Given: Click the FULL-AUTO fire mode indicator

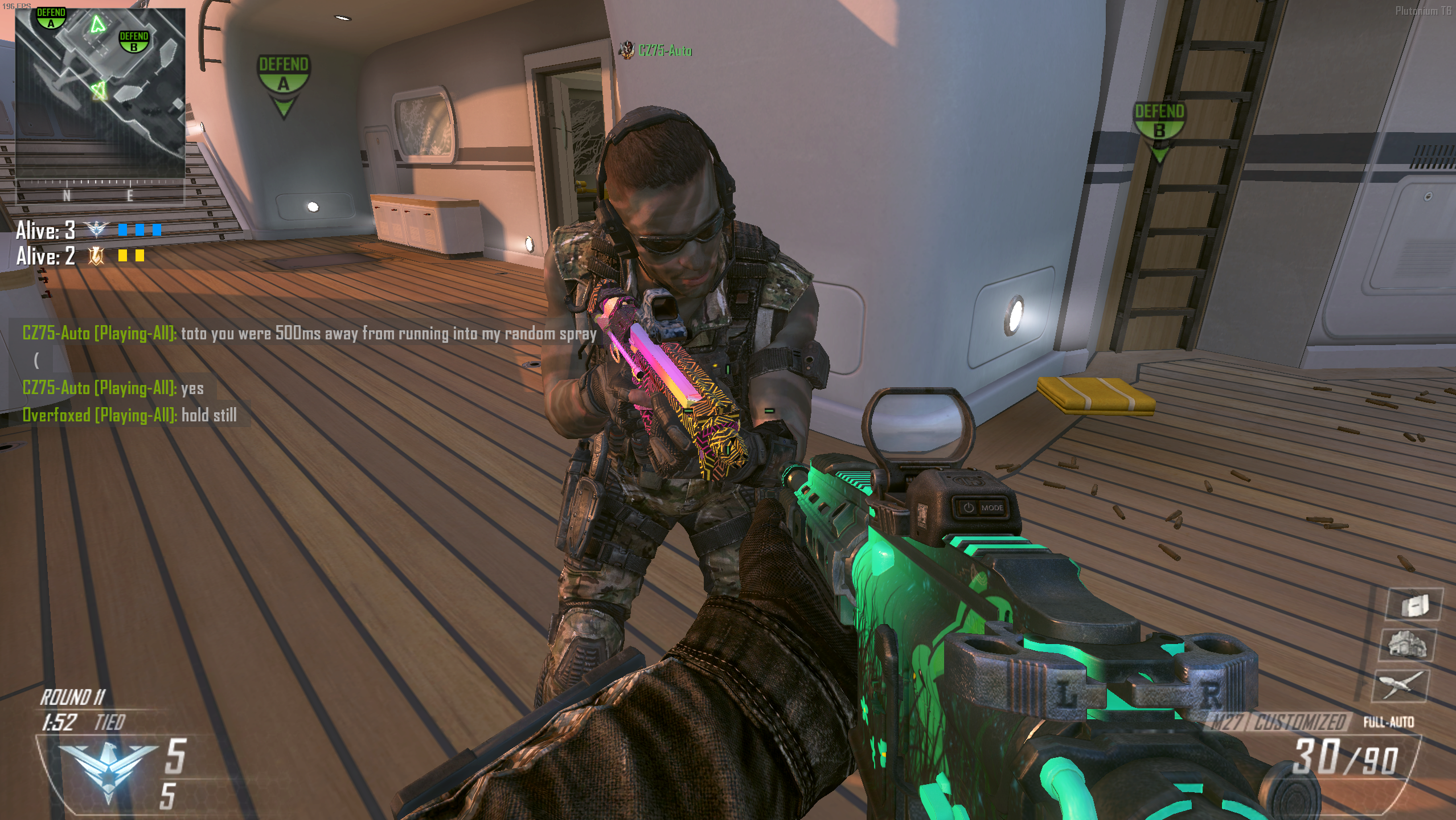Looking at the screenshot, I should [1388, 723].
